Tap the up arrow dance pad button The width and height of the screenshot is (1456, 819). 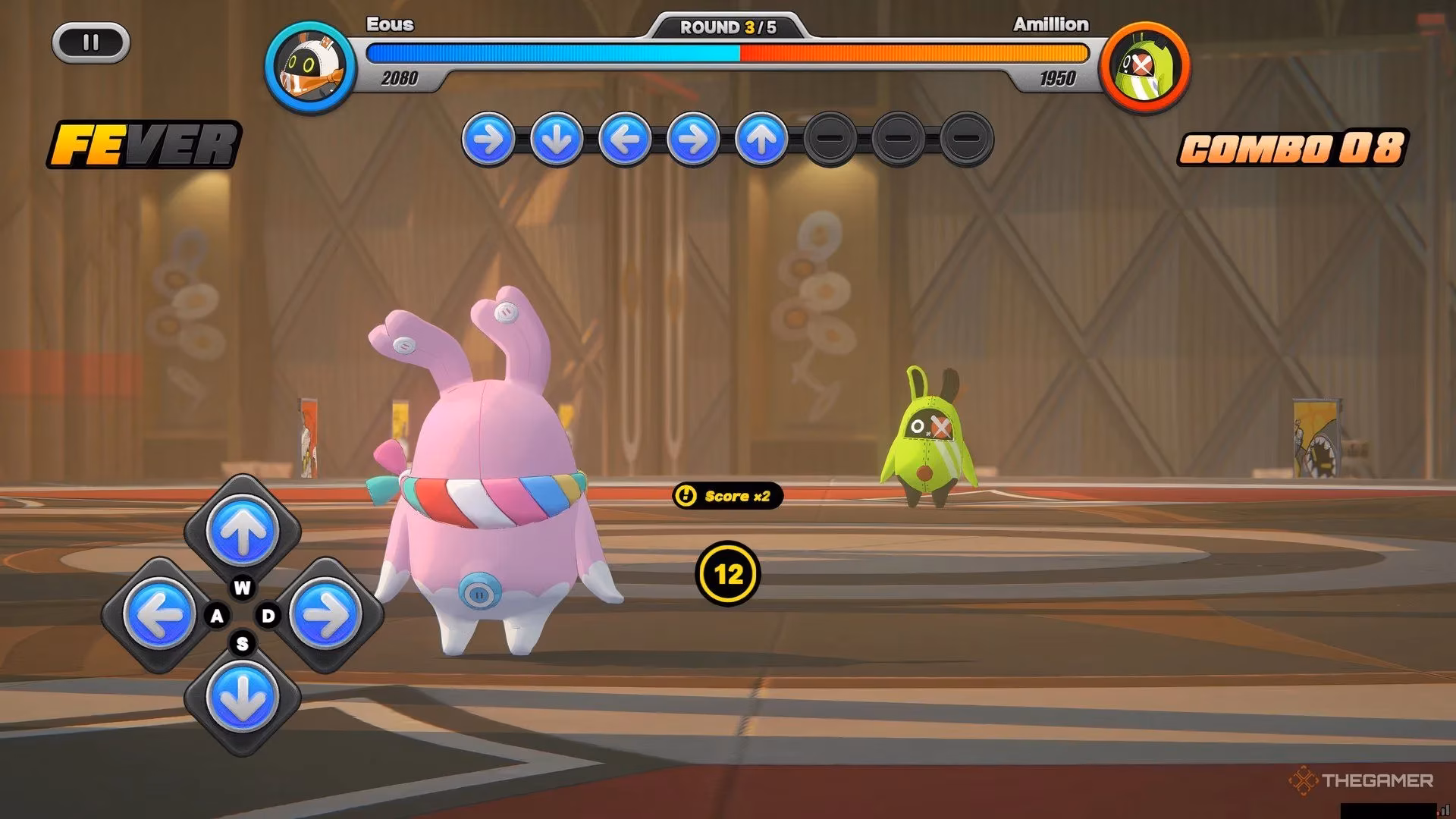coord(242,532)
